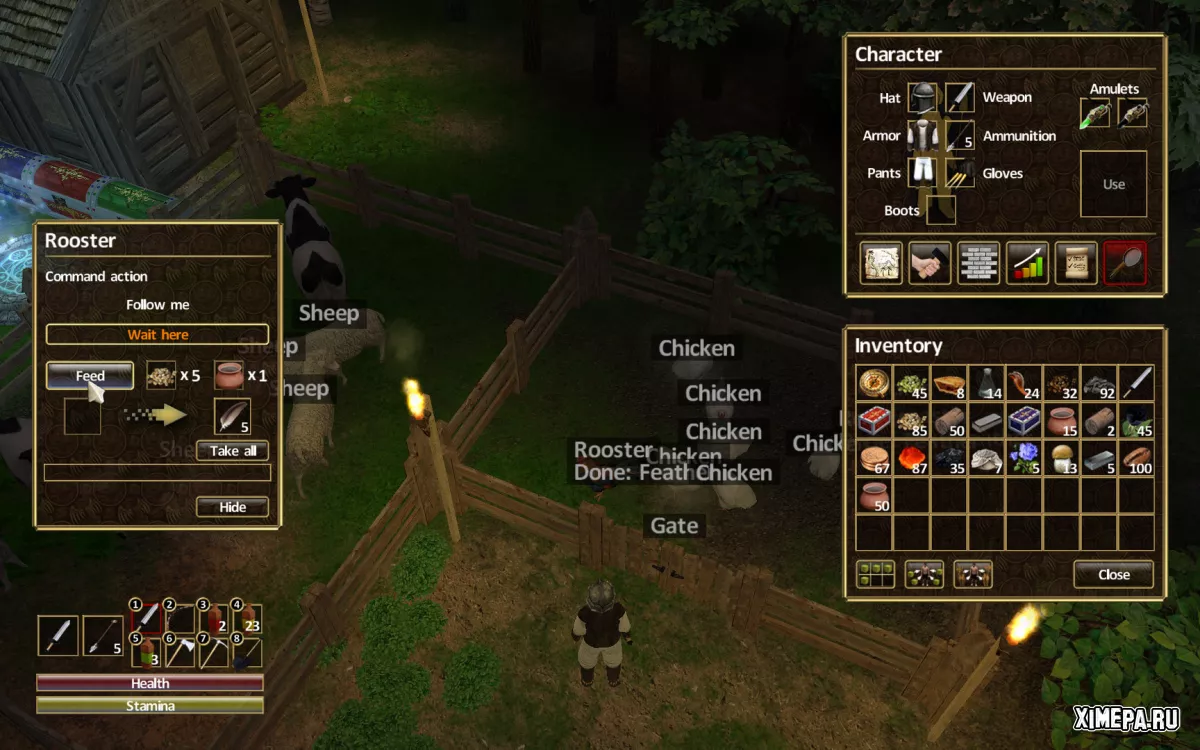Select the feather output slot

tap(232, 416)
